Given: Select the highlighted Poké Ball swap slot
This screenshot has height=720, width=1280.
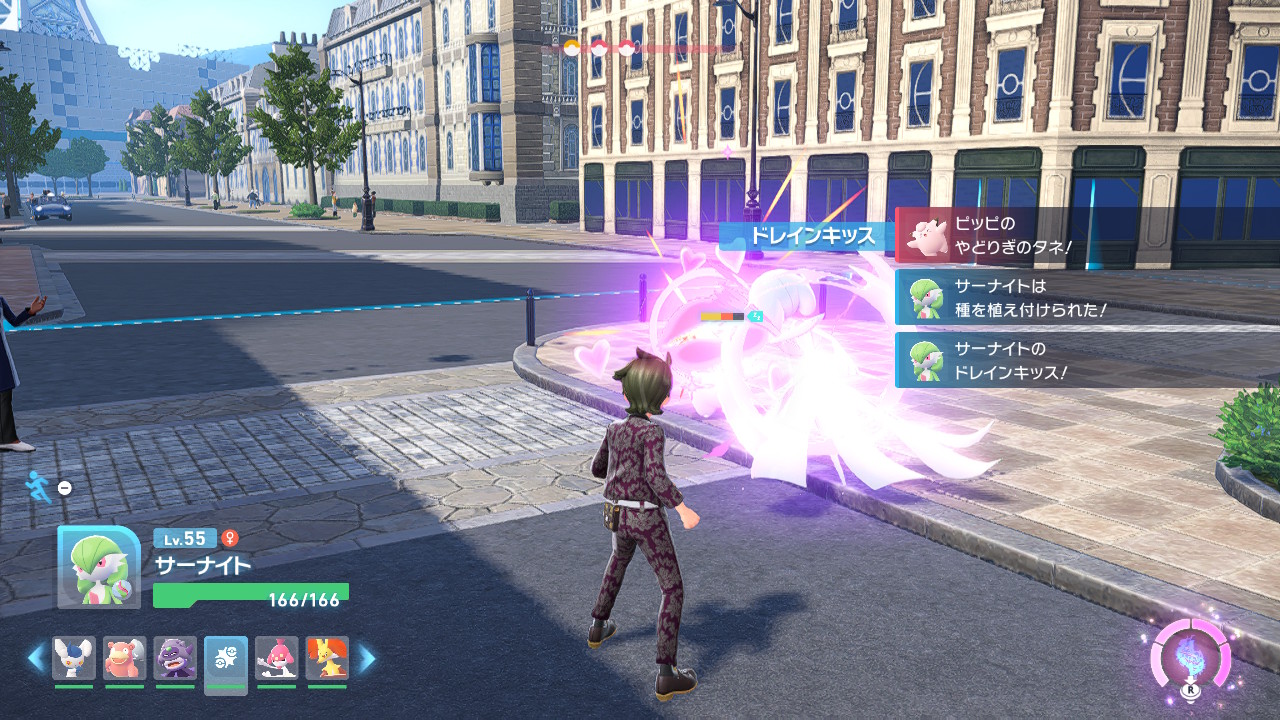Looking at the screenshot, I should [226, 660].
